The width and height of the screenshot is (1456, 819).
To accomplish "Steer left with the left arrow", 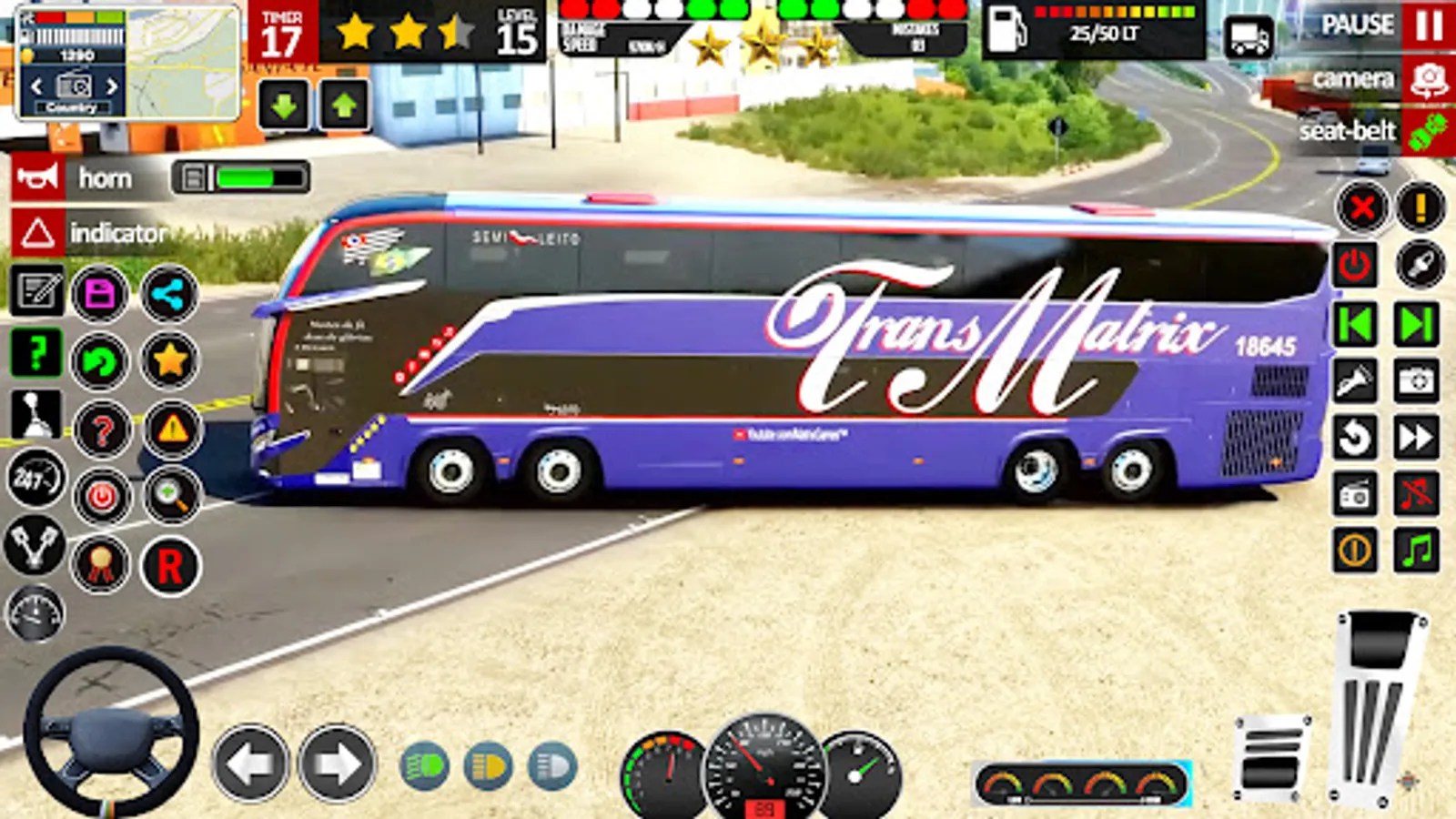I will point(250,763).
